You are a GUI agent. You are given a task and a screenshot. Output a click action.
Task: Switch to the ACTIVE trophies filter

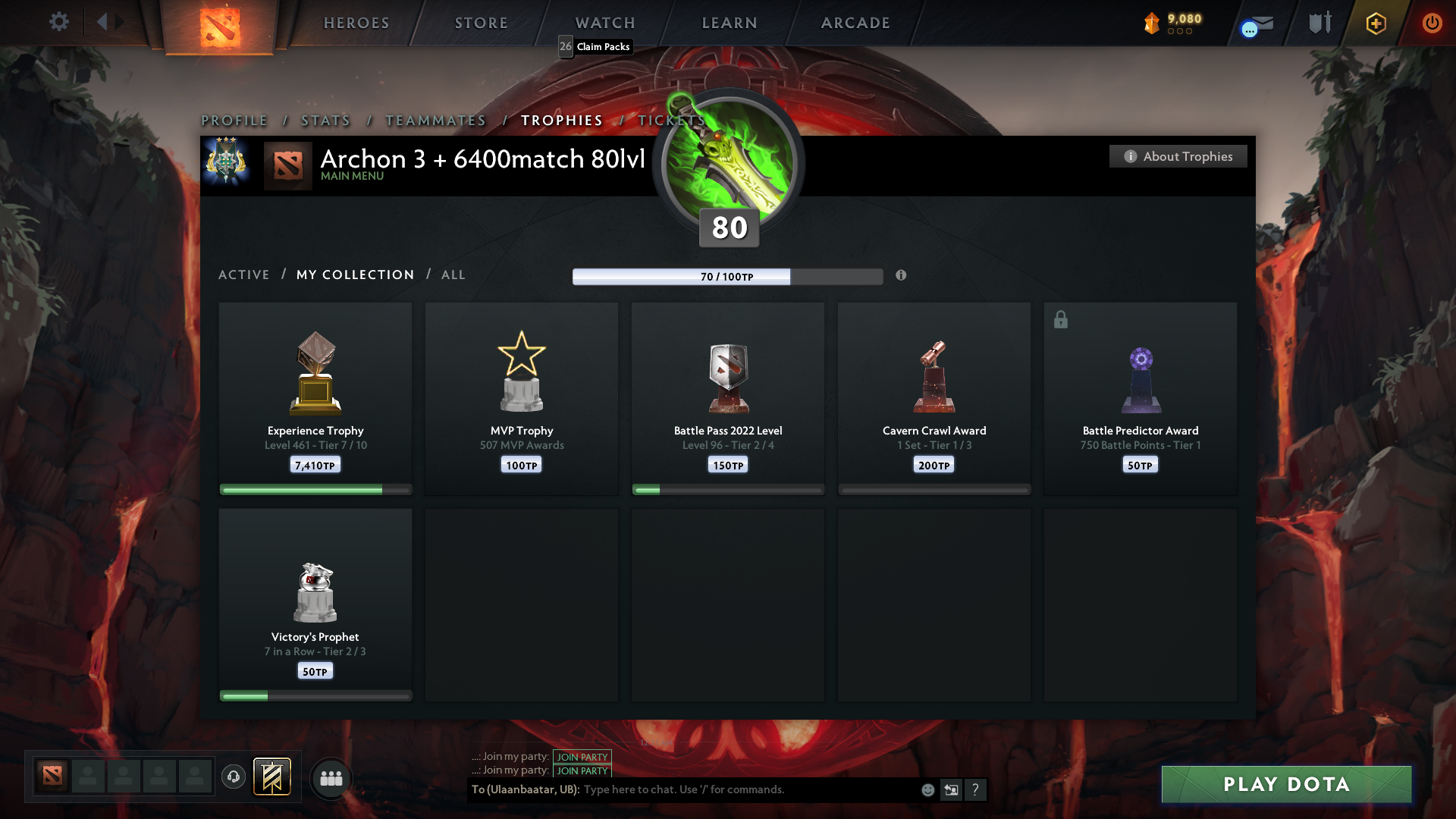[x=244, y=275]
